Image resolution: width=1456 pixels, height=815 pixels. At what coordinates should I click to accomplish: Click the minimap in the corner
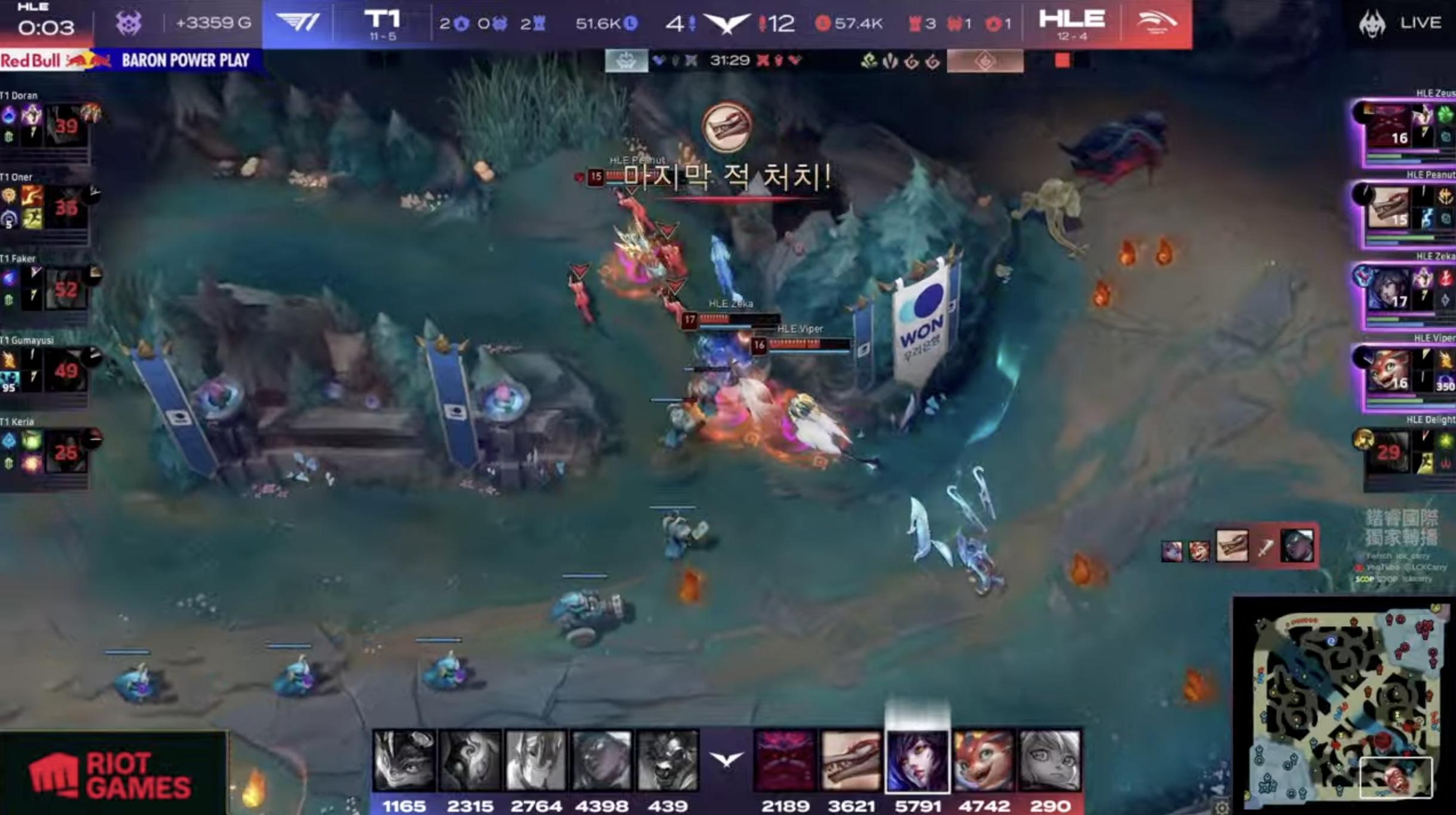point(1344,704)
